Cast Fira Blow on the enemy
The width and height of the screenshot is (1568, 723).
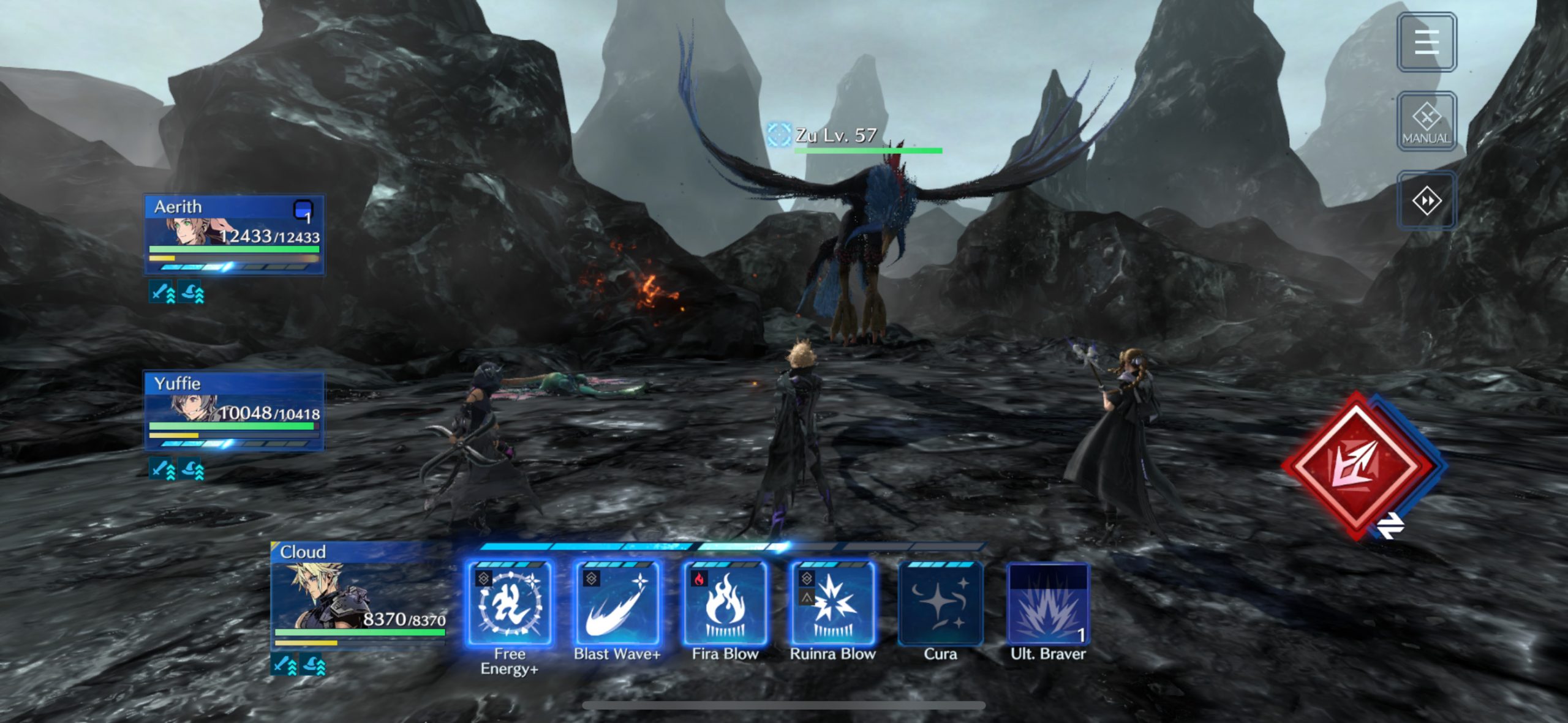(x=725, y=604)
